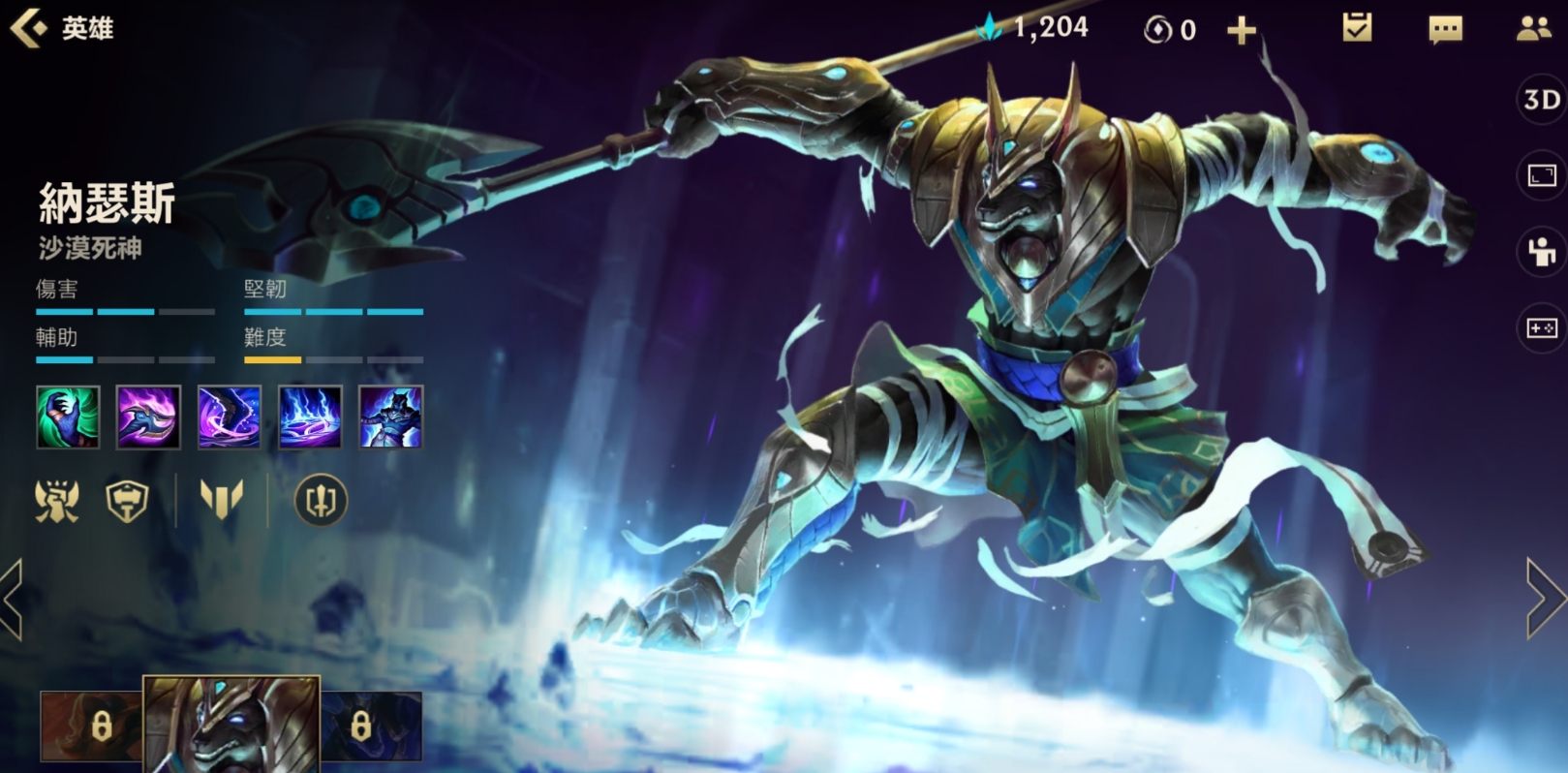Viewport: 1568px width, 773px height.
Task: Select the blue flame ability icon
Action: [310, 417]
